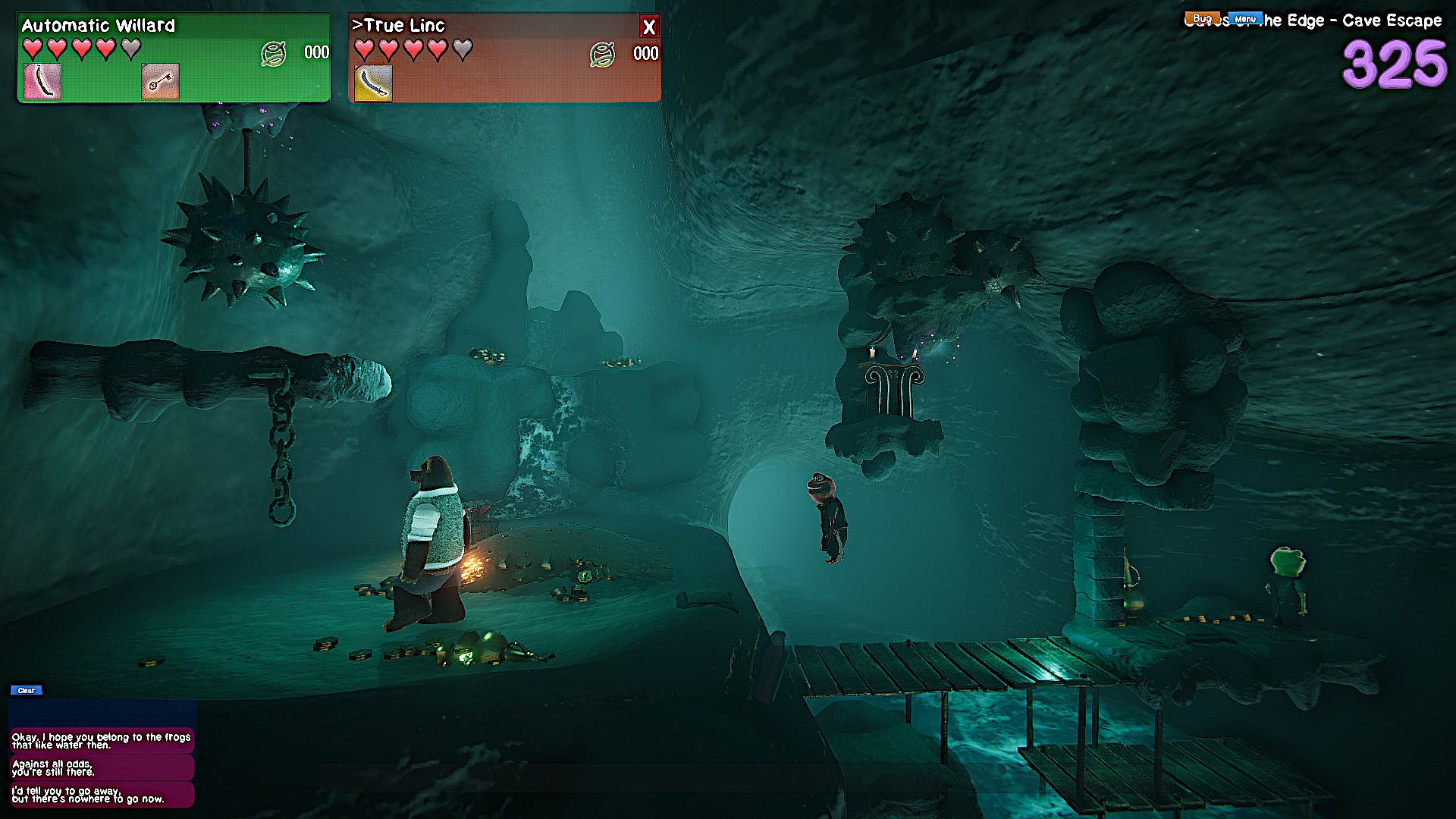1456x819 pixels.
Task: Click the nowhere to go now message
Action: point(102,795)
